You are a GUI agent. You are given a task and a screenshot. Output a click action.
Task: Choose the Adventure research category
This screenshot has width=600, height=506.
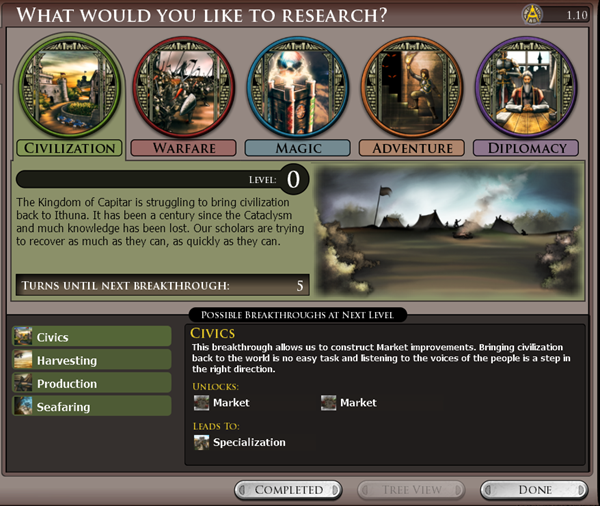coord(412,148)
